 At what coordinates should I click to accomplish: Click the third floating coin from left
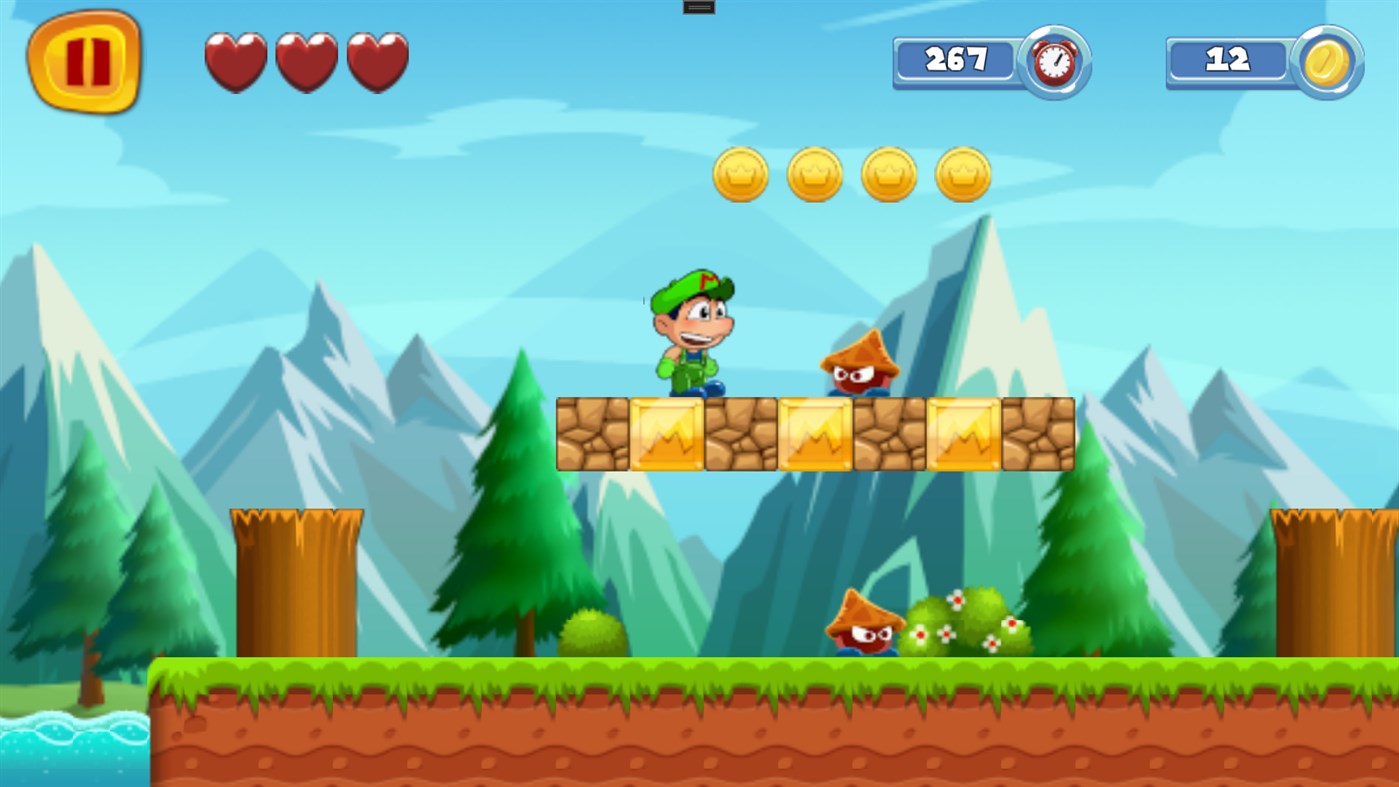tap(888, 173)
